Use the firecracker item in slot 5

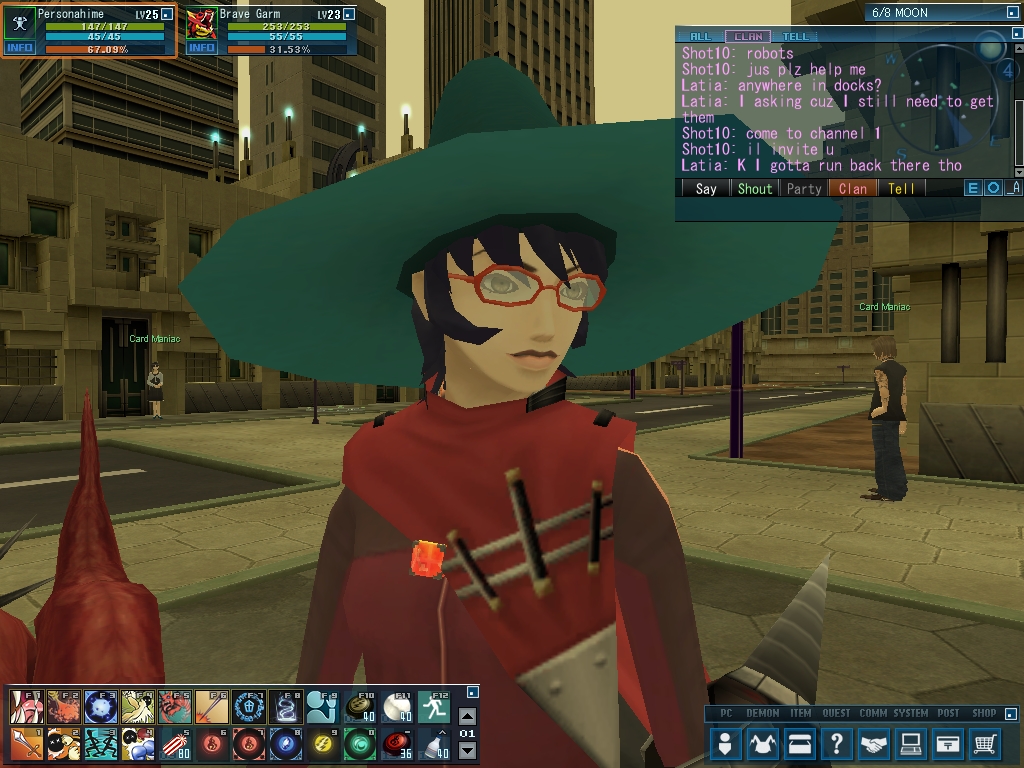[174, 744]
